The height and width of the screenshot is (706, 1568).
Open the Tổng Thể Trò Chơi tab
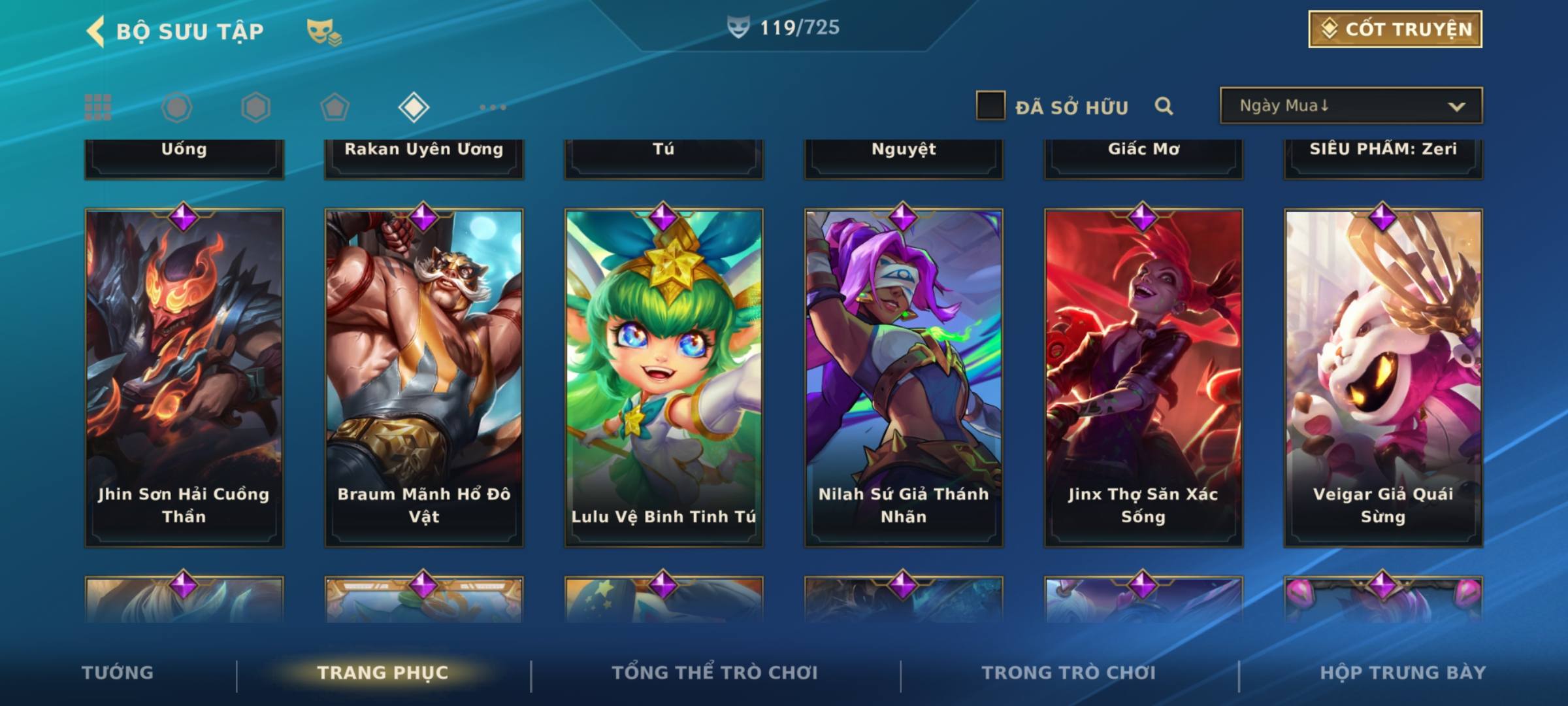pos(715,673)
